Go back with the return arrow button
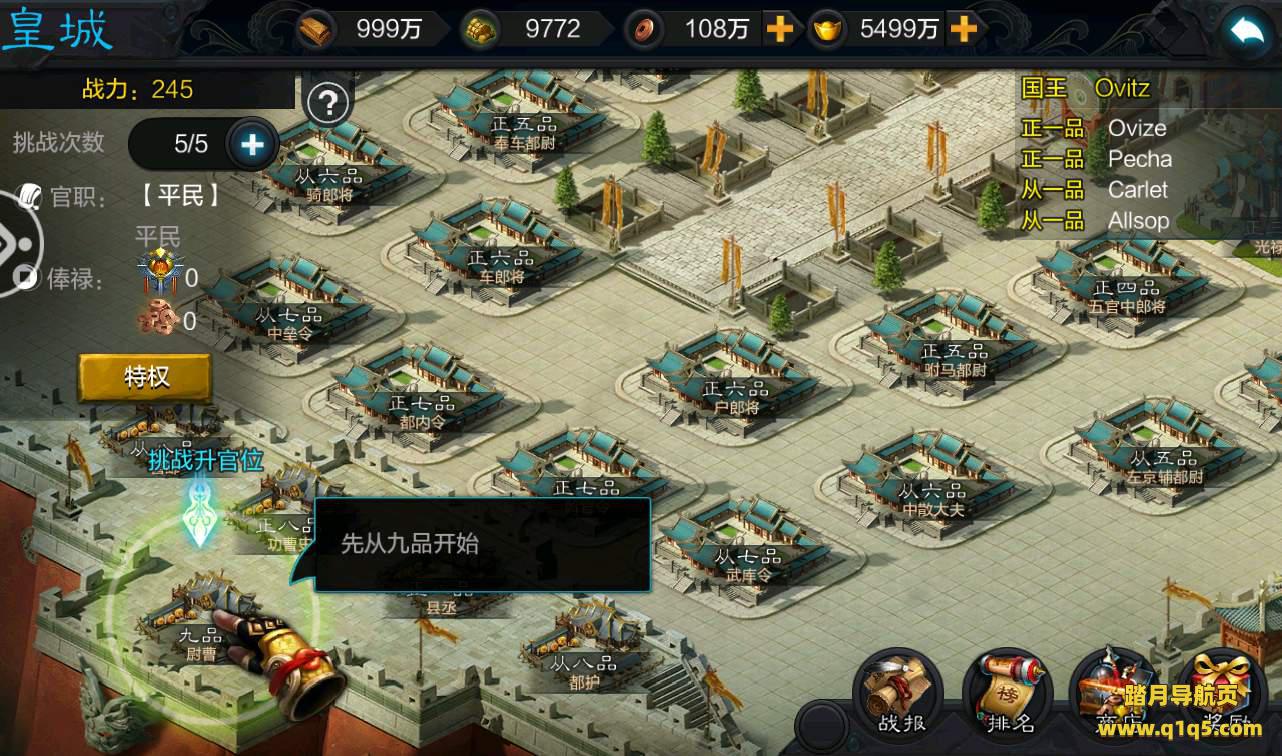Screen dimensions: 1282x756 pos(1246,33)
